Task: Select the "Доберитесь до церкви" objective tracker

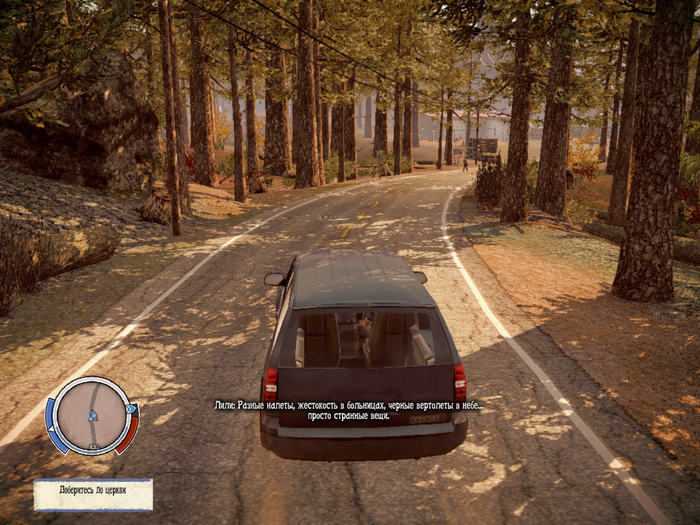Action: [x=93, y=494]
